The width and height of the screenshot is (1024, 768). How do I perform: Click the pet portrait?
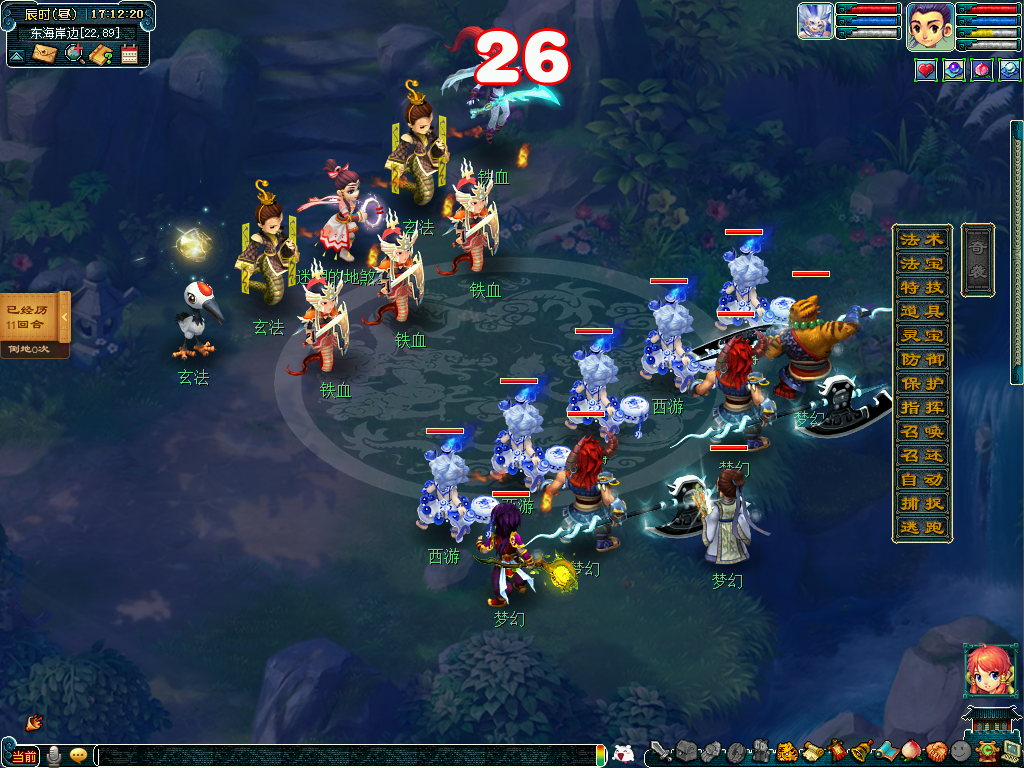[x=815, y=21]
